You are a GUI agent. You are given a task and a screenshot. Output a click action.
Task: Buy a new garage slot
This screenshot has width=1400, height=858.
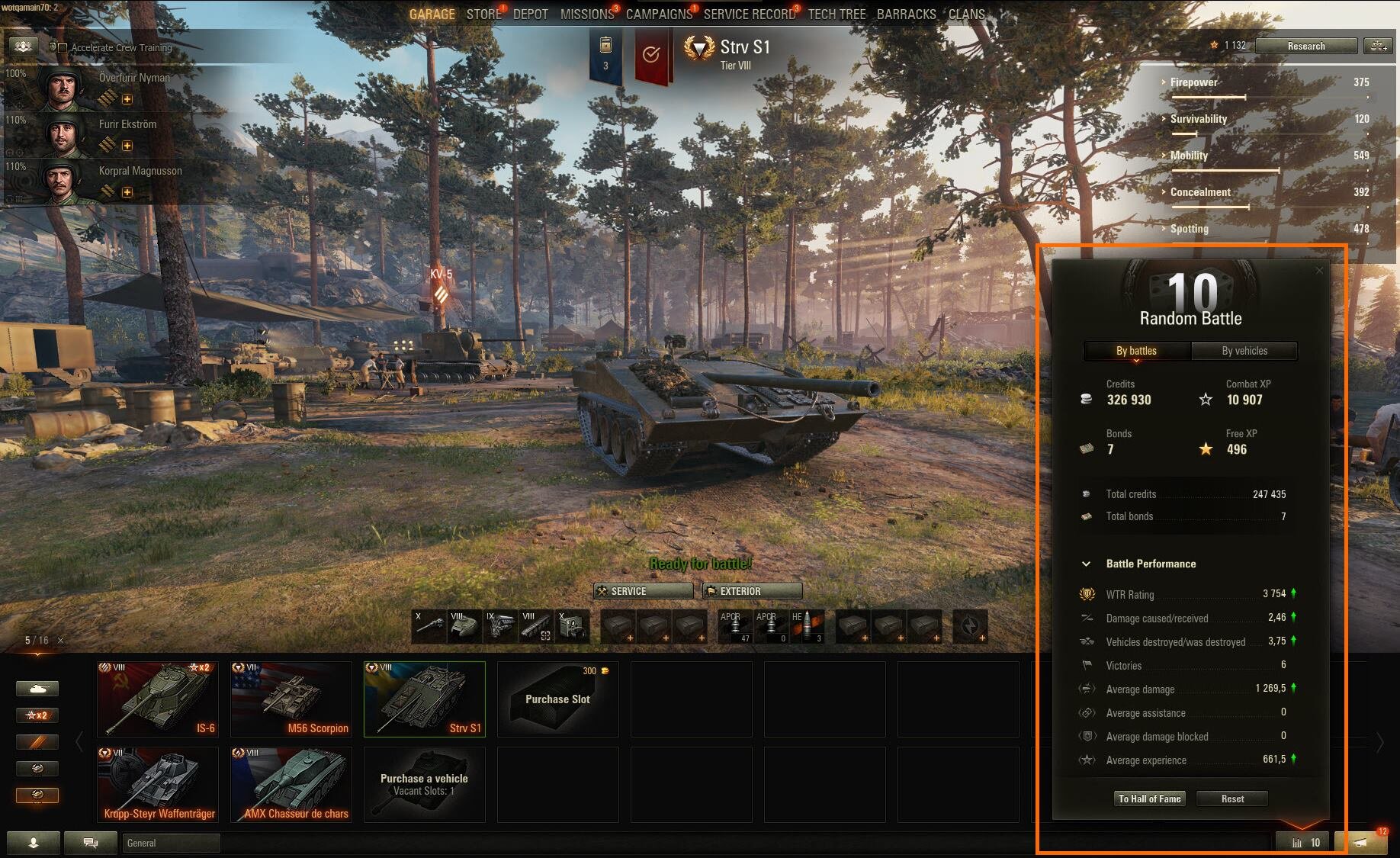(x=557, y=699)
